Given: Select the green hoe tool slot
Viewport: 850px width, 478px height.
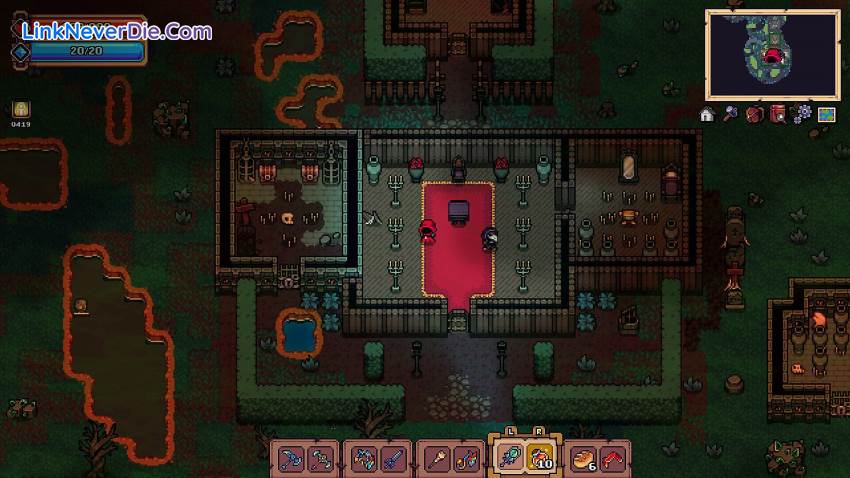Looking at the screenshot, I should pos(321,458).
